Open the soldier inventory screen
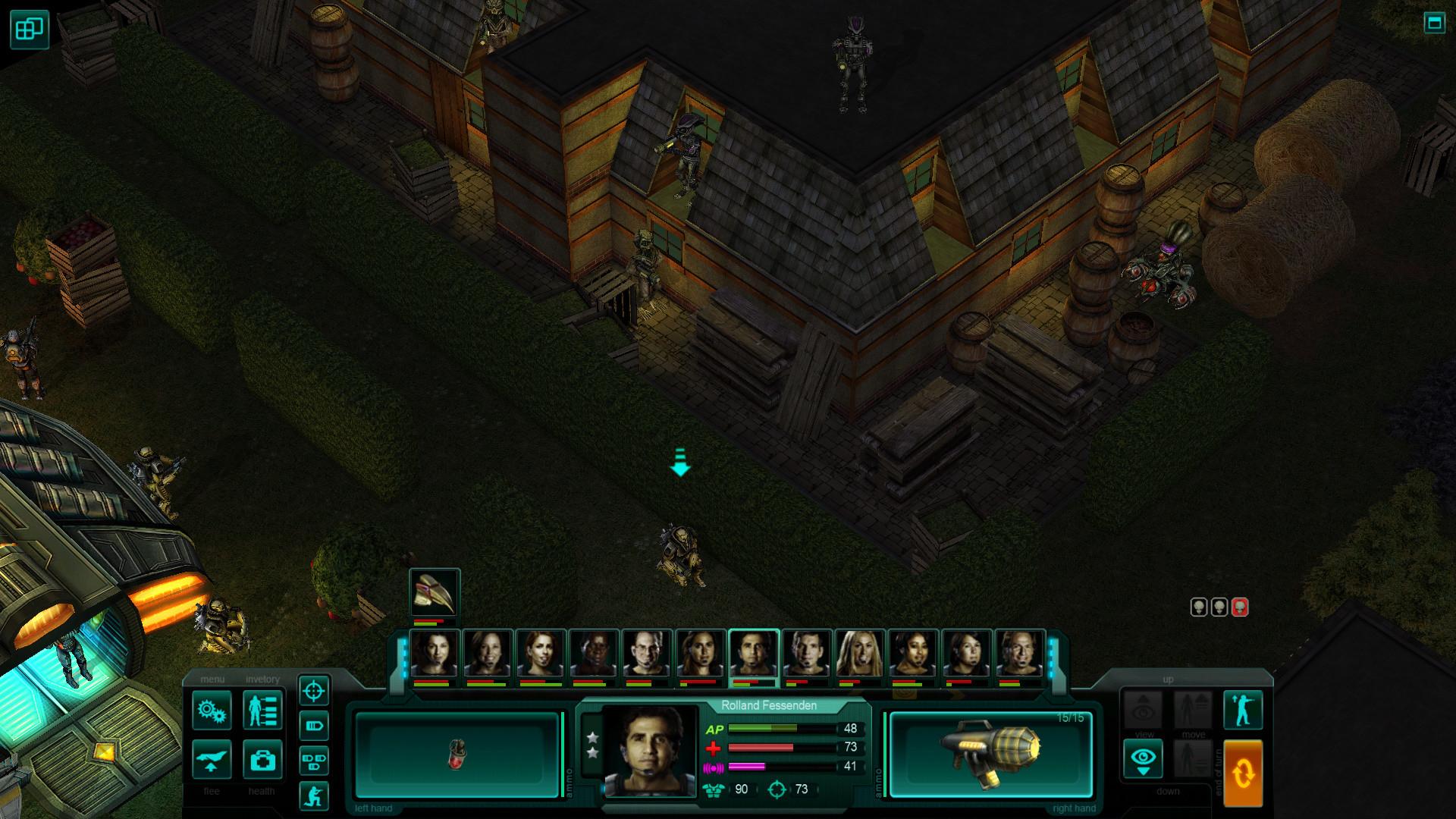This screenshot has width=1456, height=819. (262, 710)
